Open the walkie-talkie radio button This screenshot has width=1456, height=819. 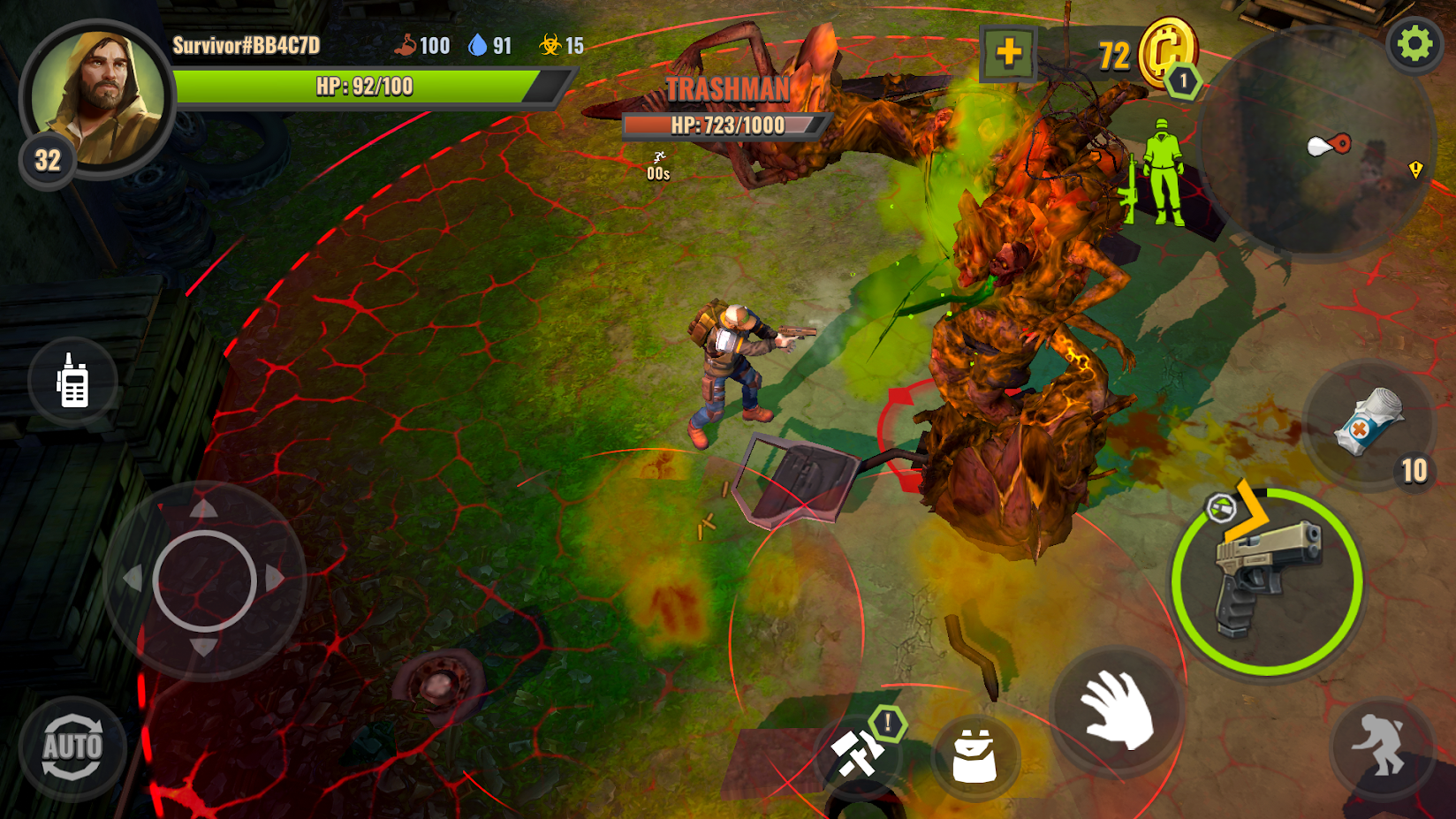coord(72,382)
